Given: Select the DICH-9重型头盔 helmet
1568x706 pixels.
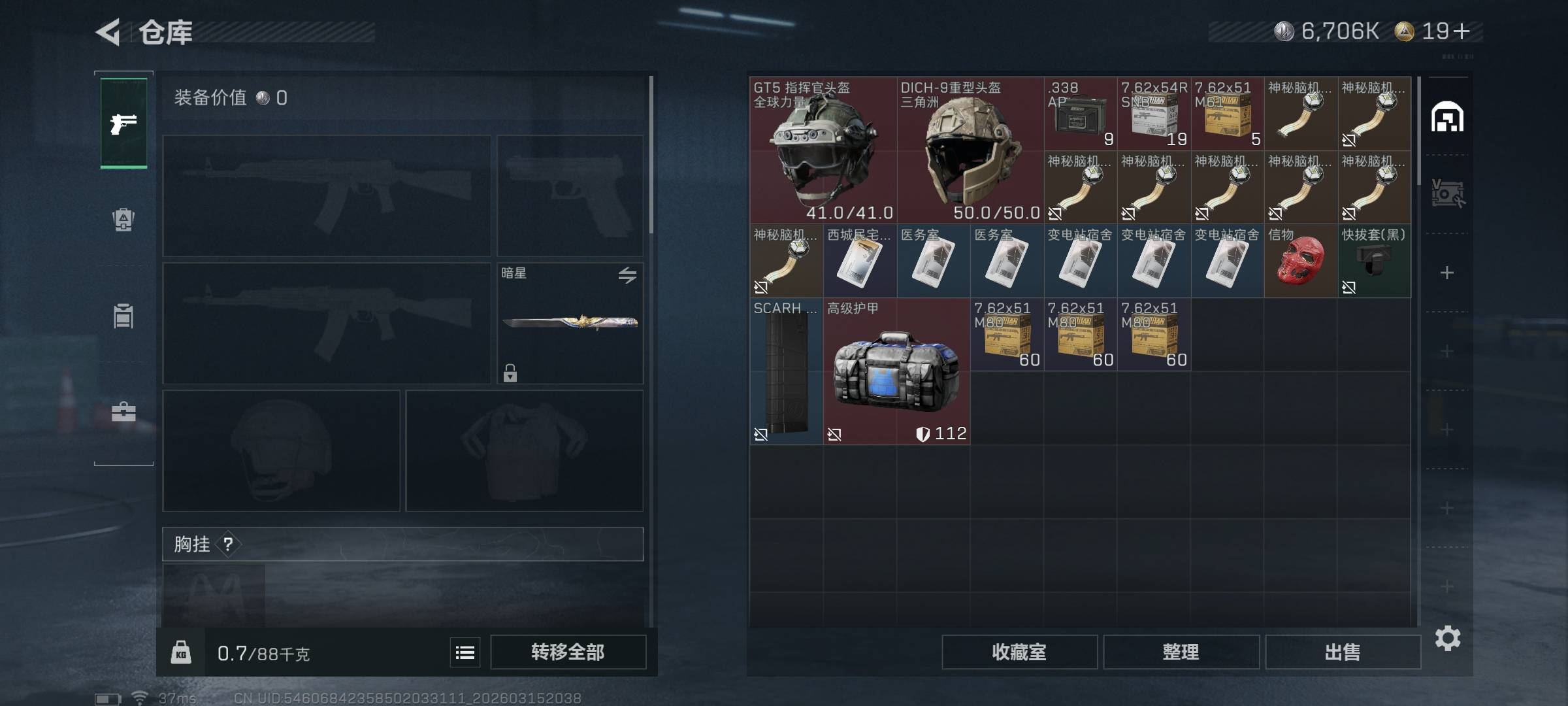Looking at the screenshot, I should [970, 150].
